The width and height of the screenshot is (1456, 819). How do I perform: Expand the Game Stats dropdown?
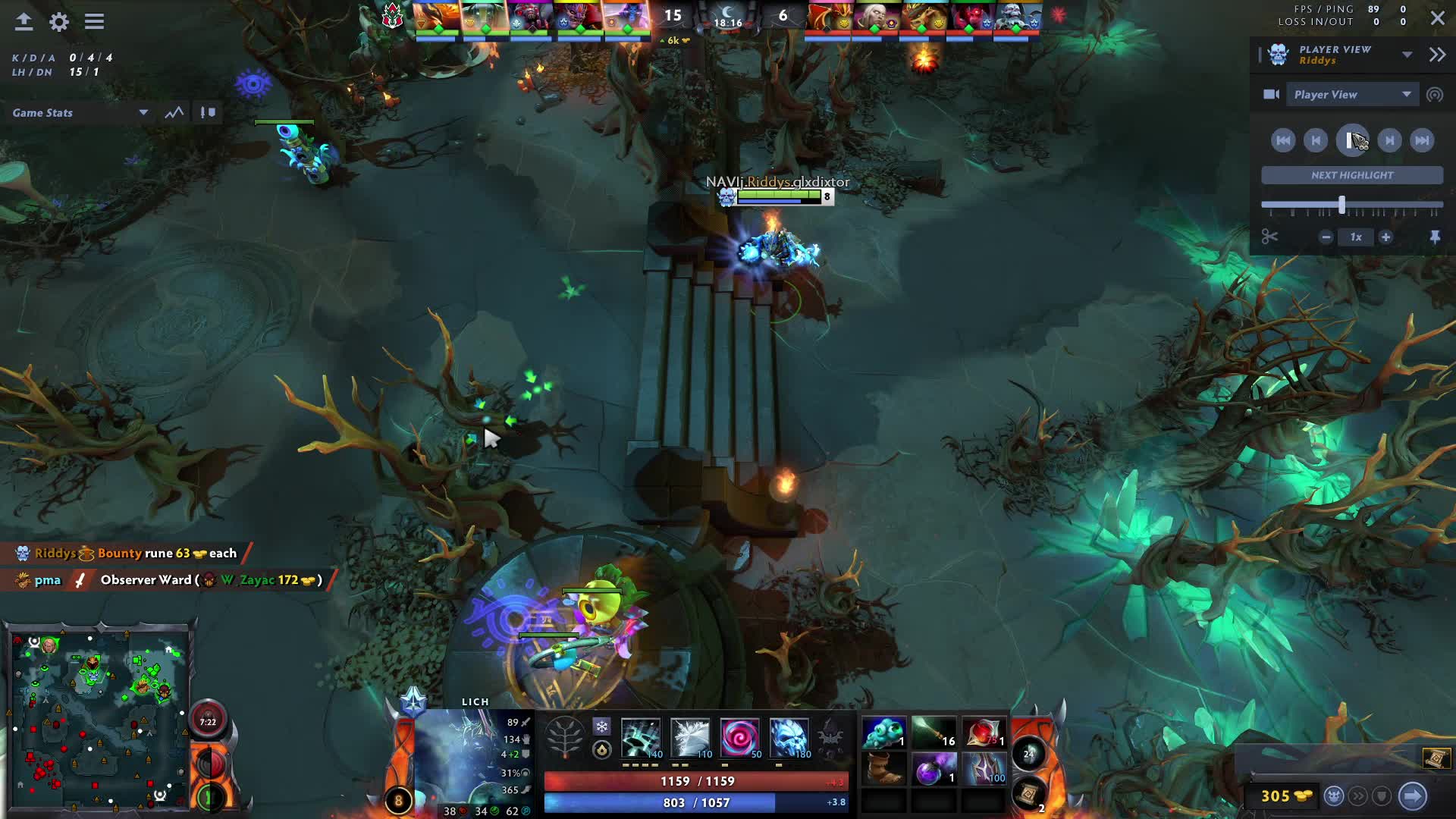point(143,112)
